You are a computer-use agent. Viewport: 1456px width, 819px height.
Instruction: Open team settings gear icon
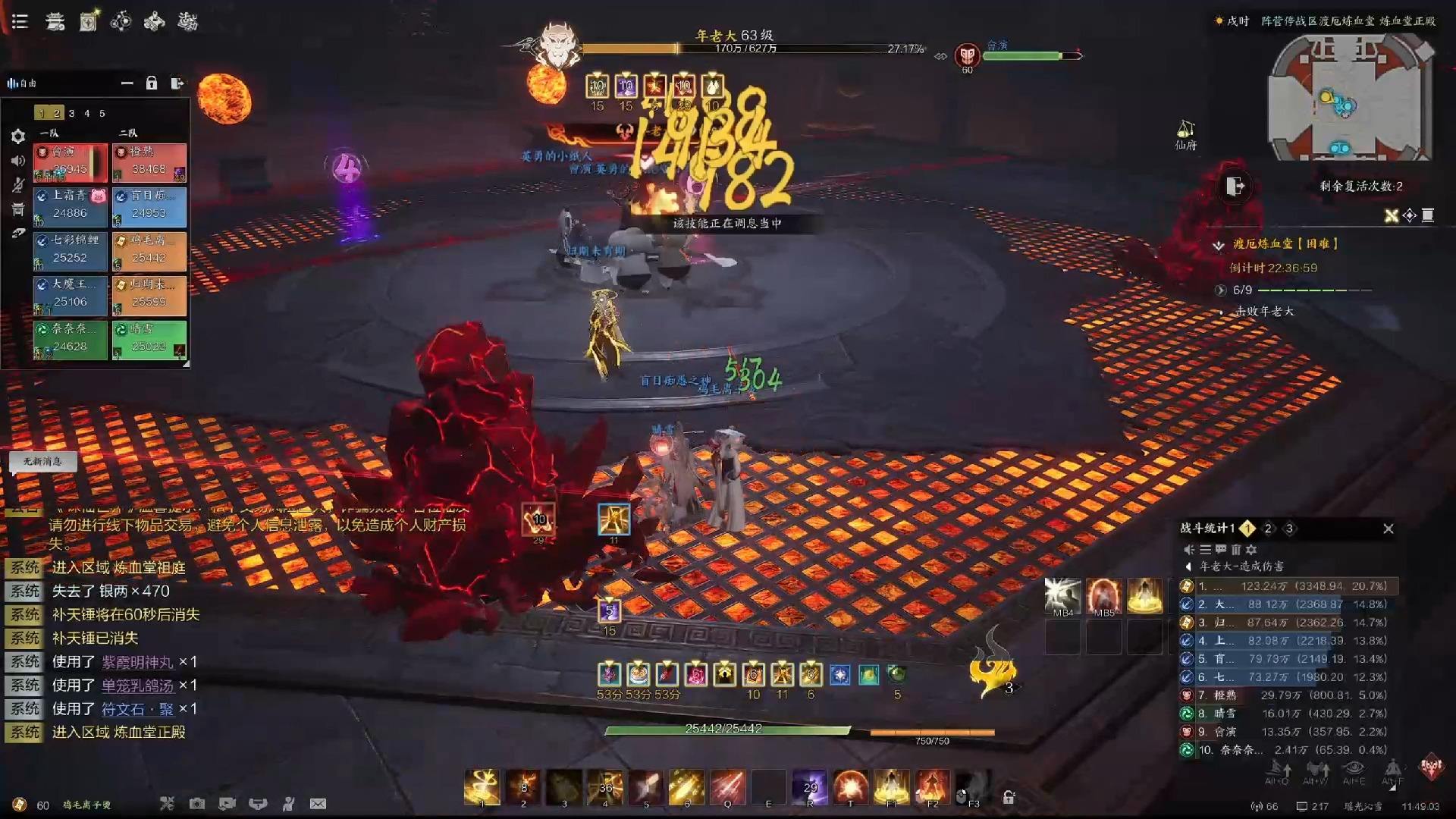(x=18, y=136)
